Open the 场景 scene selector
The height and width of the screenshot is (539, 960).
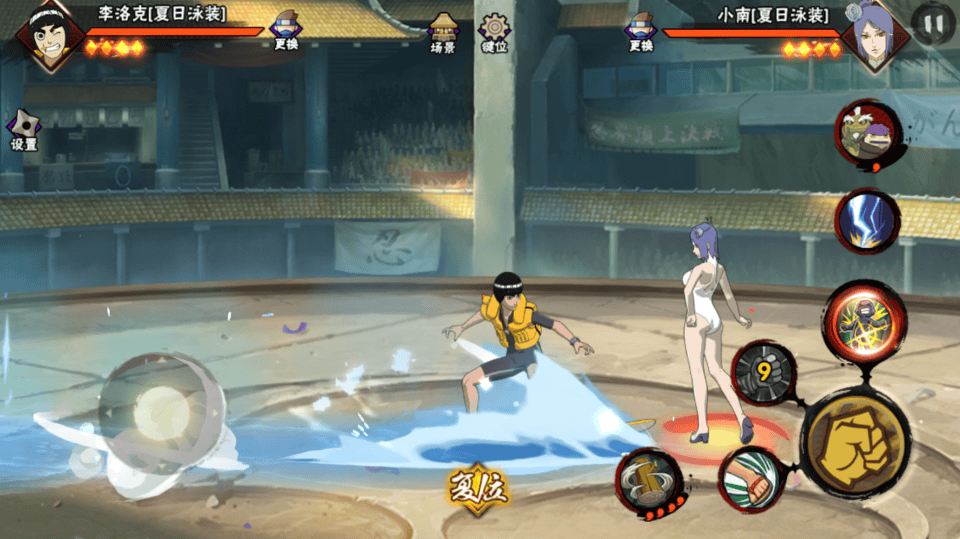442,33
